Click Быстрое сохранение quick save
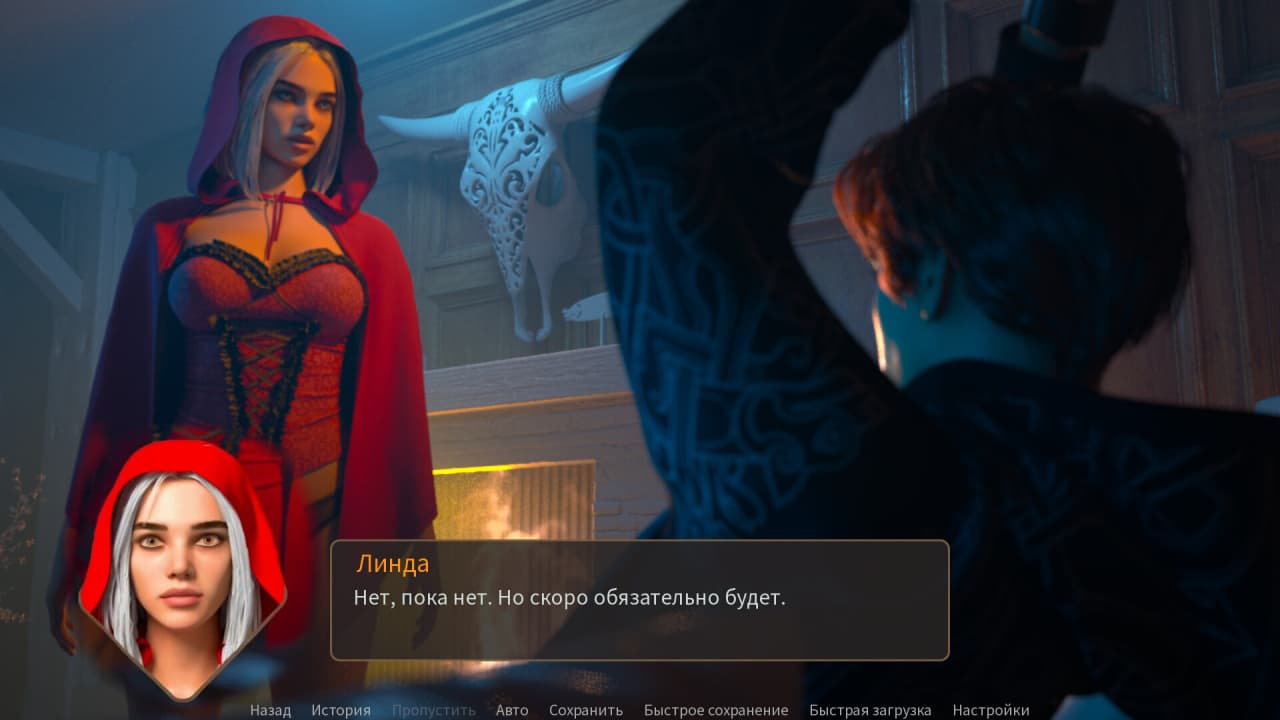The image size is (1280, 720). point(715,710)
